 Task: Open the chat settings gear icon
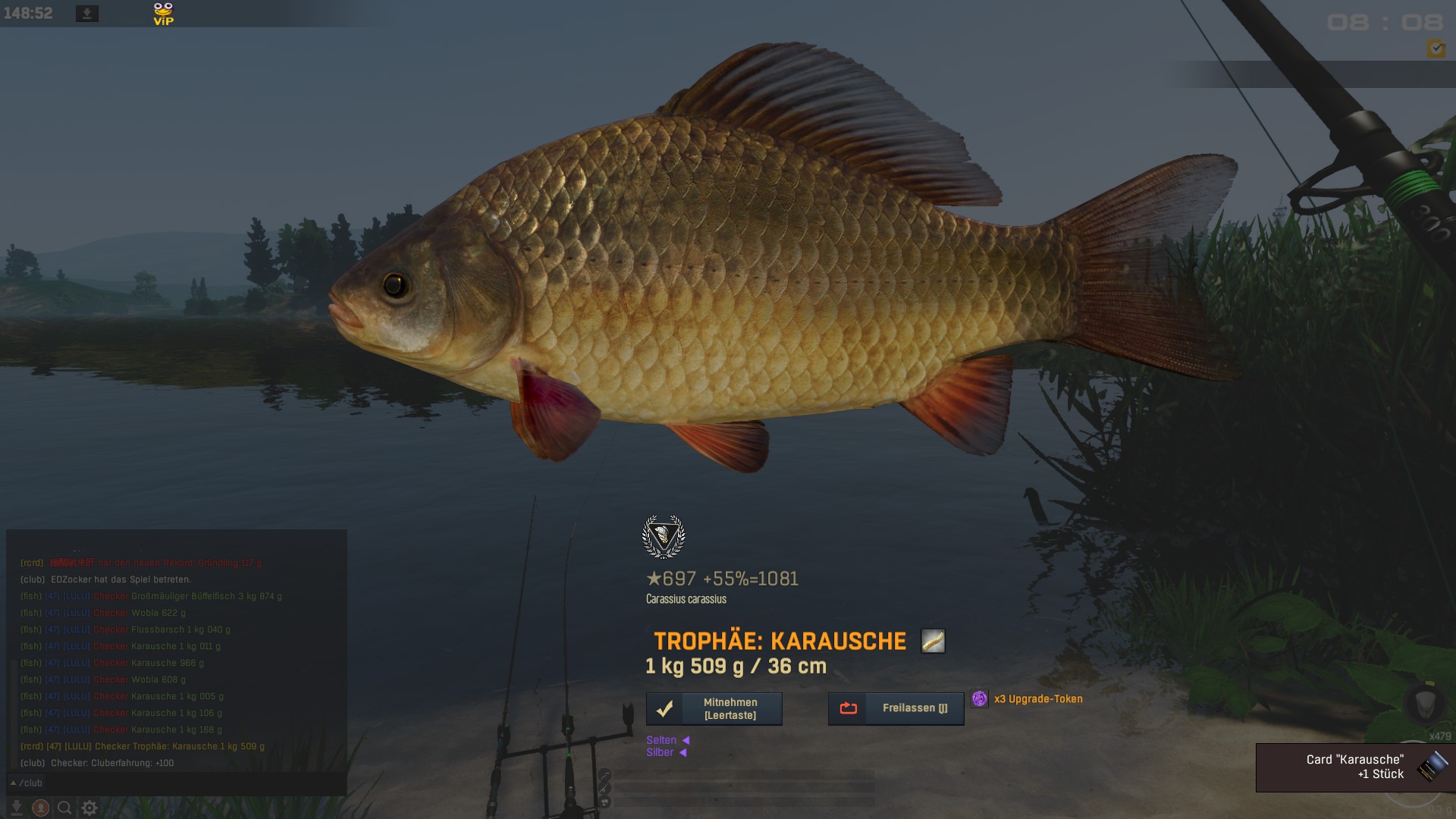(x=89, y=808)
